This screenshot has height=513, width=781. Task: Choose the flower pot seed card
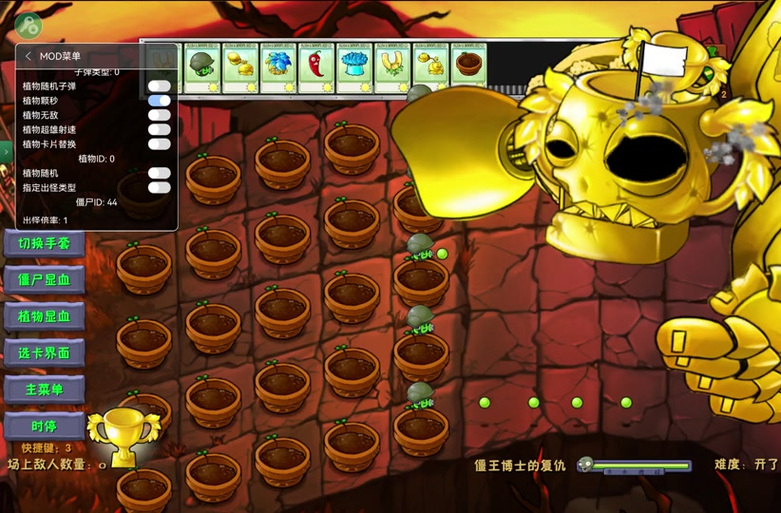pyautogui.click(x=467, y=67)
